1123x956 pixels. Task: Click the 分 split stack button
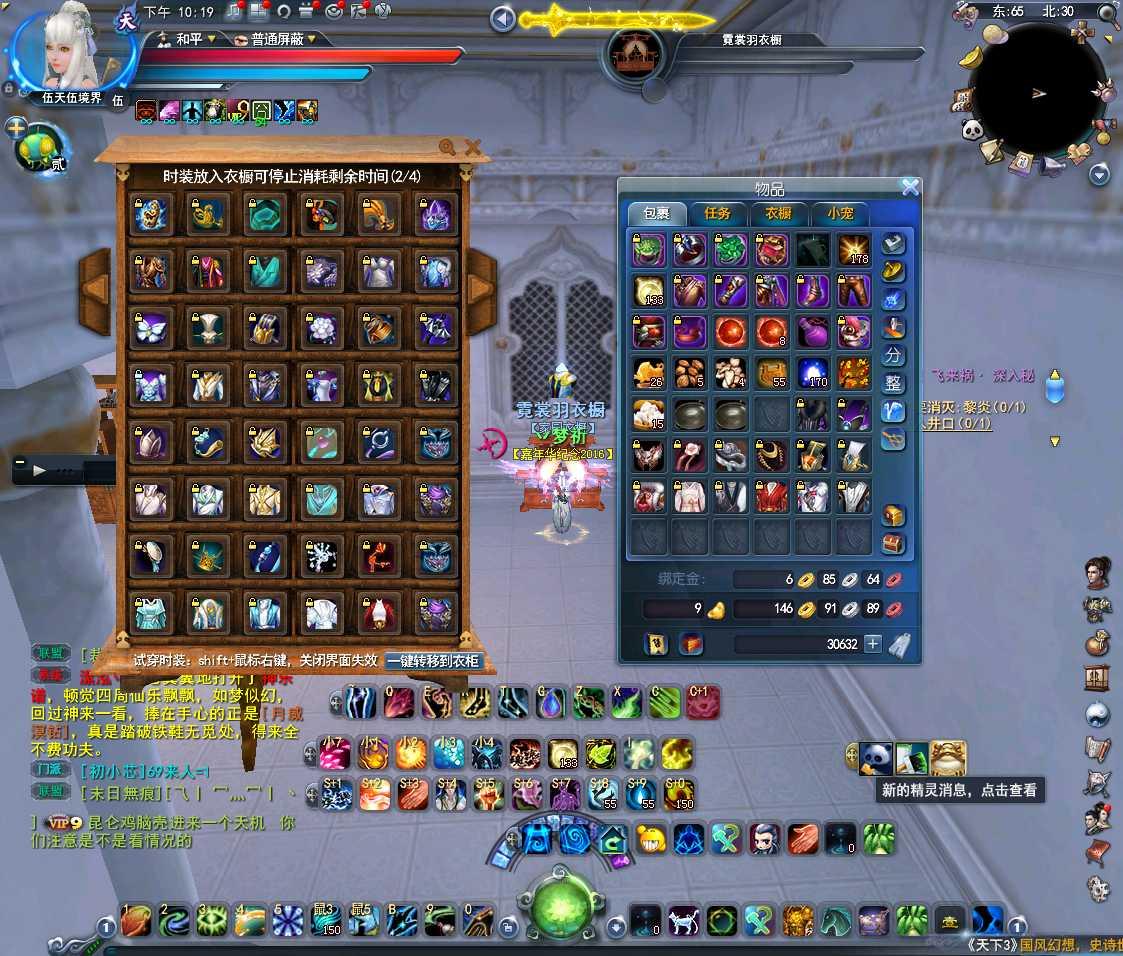[x=893, y=355]
